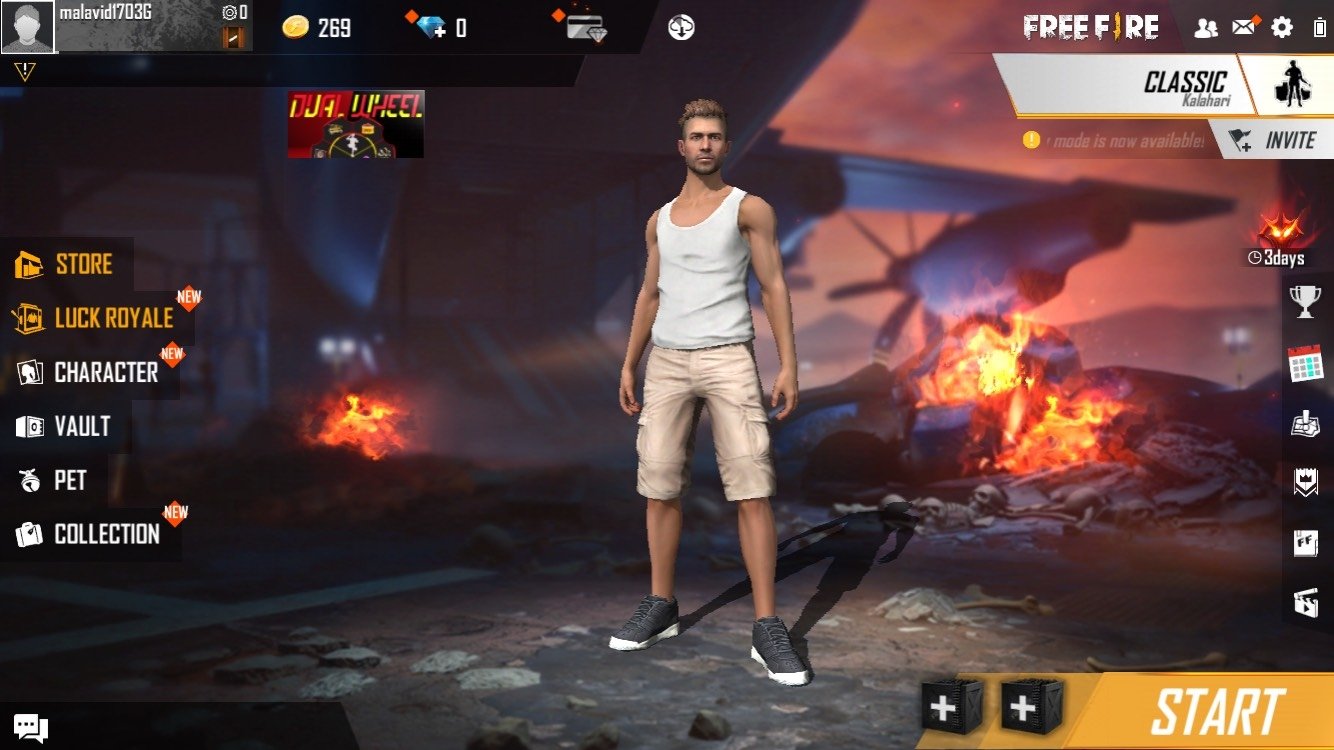Open the settings gear icon
The height and width of the screenshot is (750, 1334).
click(x=1281, y=27)
